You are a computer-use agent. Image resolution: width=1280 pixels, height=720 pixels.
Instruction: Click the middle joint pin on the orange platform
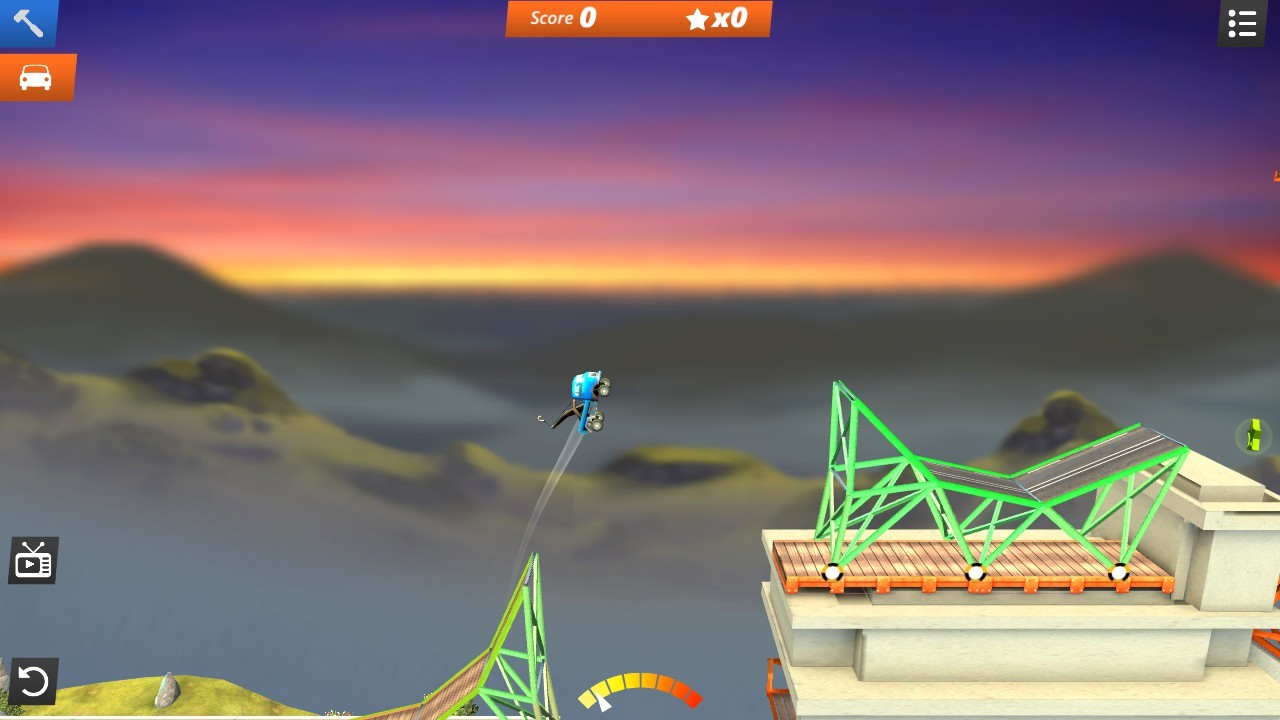[x=974, y=573]
